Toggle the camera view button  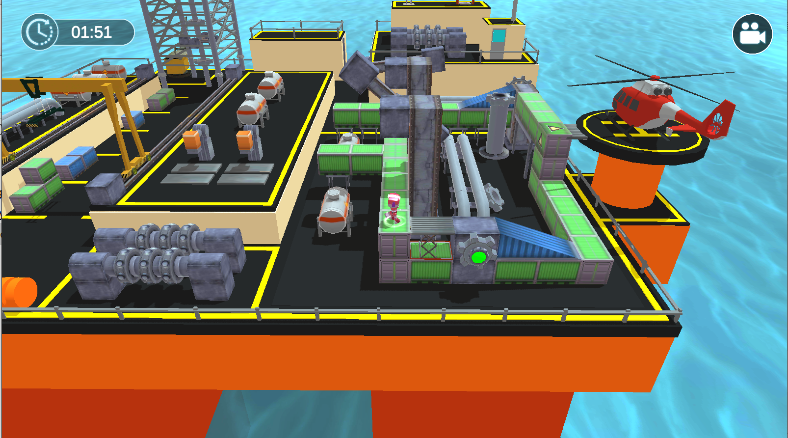(752, 34)
